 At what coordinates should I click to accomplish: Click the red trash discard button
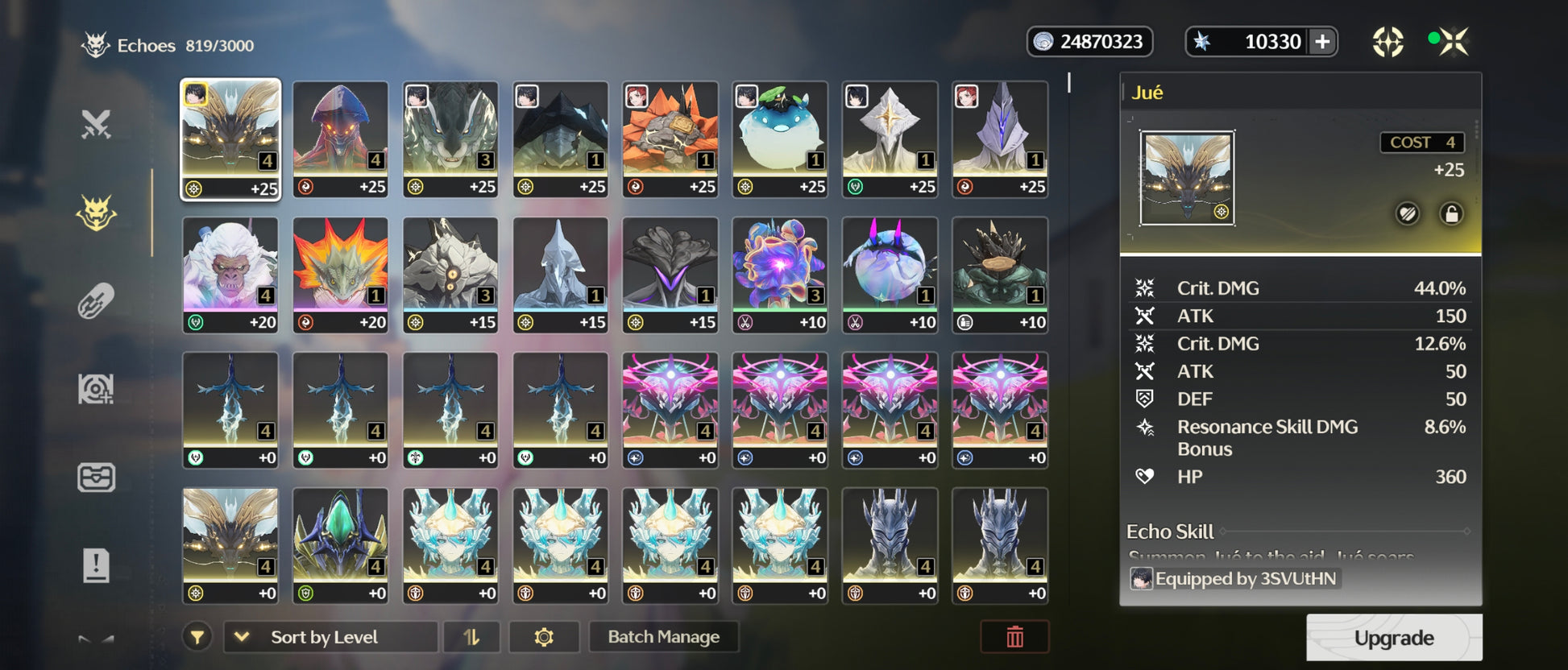click(x=1014, y=637)
